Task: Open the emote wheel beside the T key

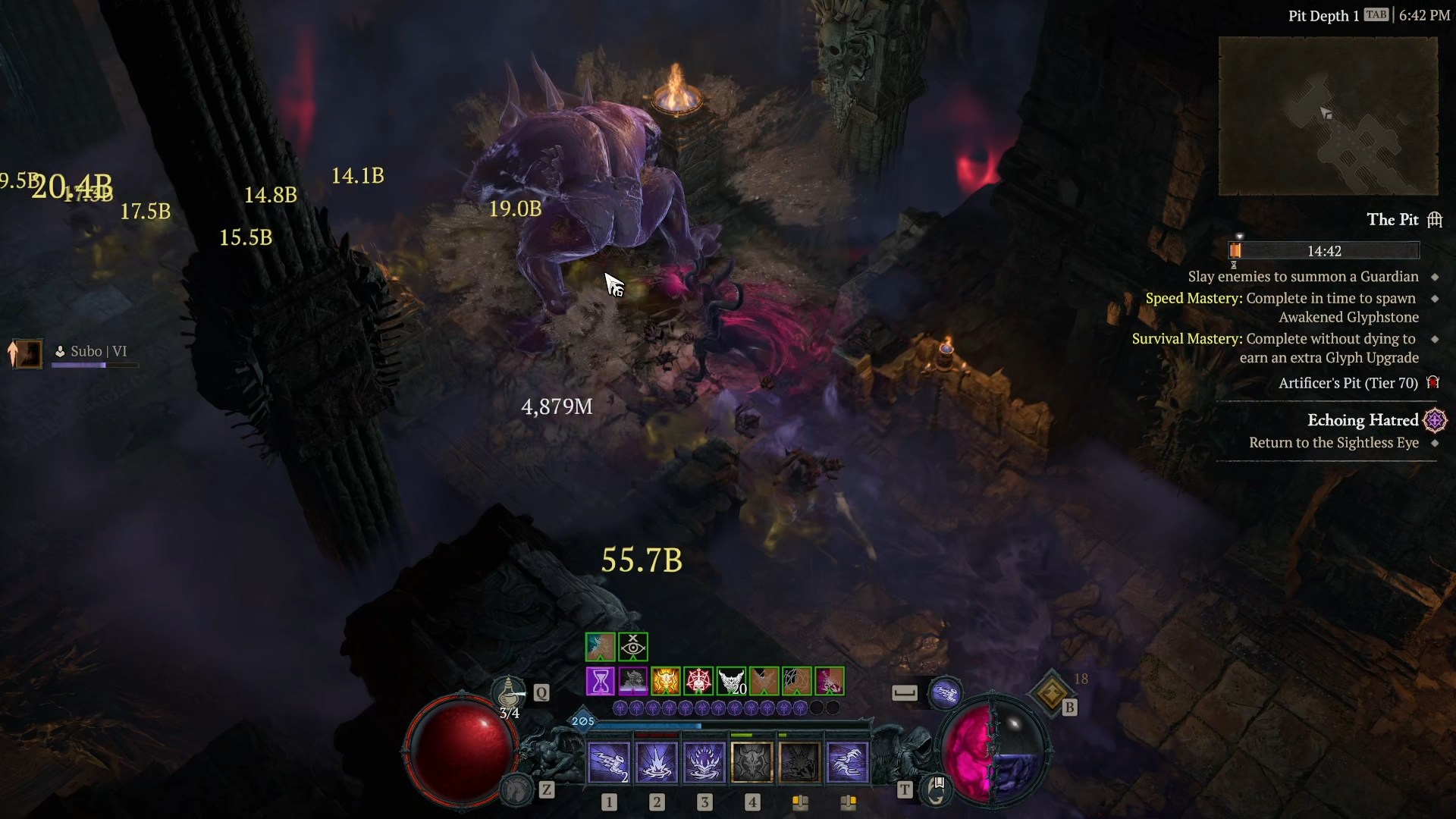Action: pyautogui.click(x=936, y=791)
